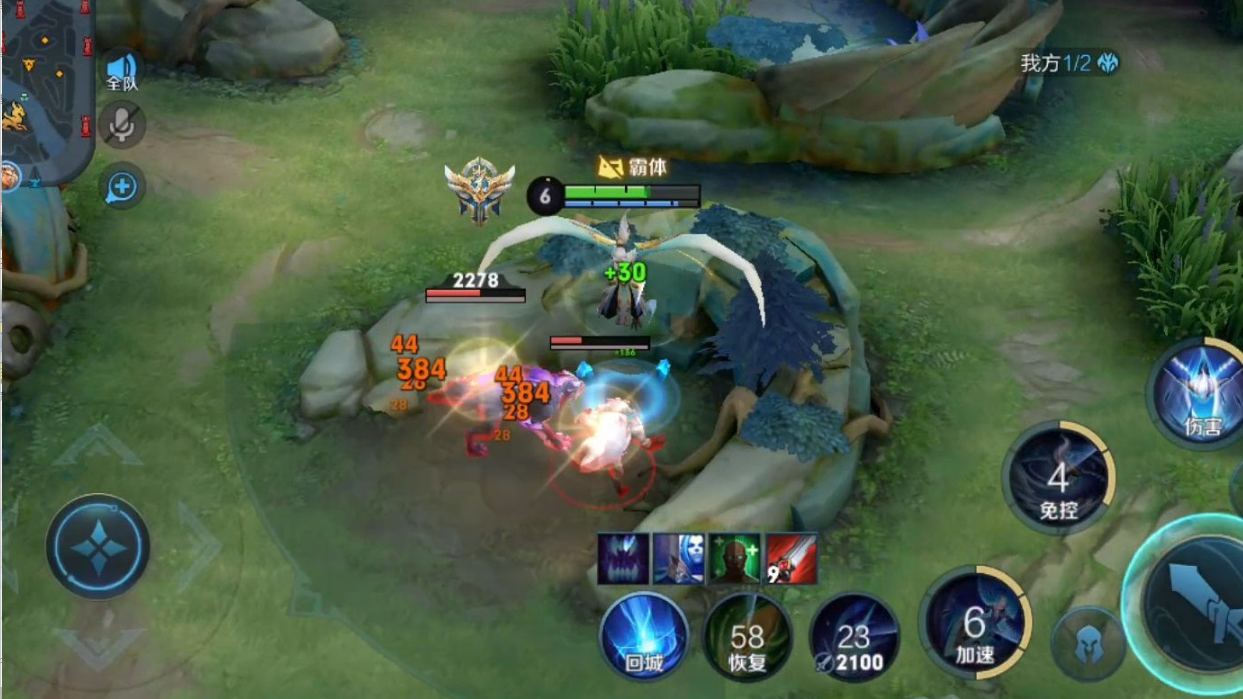Cast the 伤害 damage skill
The height and width of the screenshot is (699, 1243).
(1201, 392)
